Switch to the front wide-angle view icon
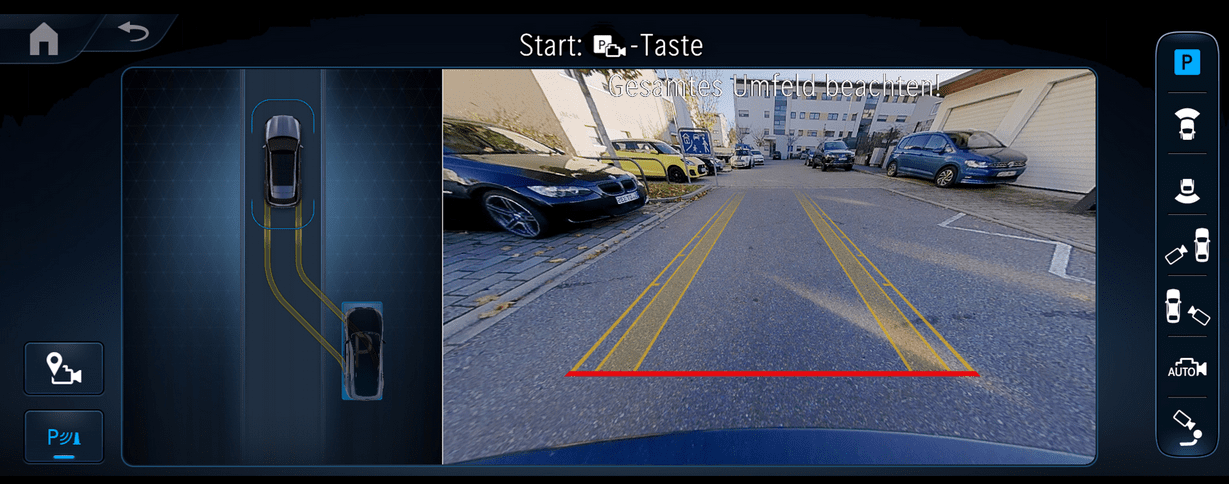This screenshot has height=484, width=1229. [x=1187, y=125]
